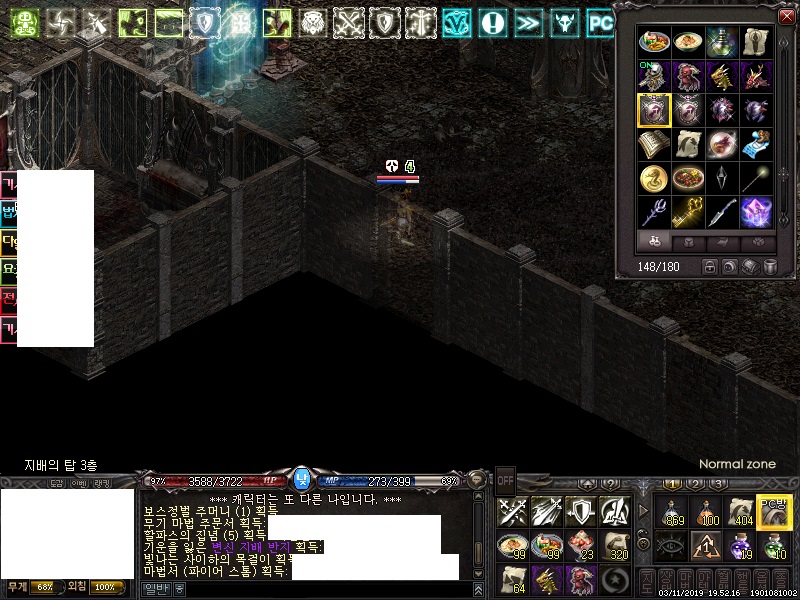This screenshot has width=800, height=600.
Task: Activate the PC icon in top bar
Action: tap(600, 22)
